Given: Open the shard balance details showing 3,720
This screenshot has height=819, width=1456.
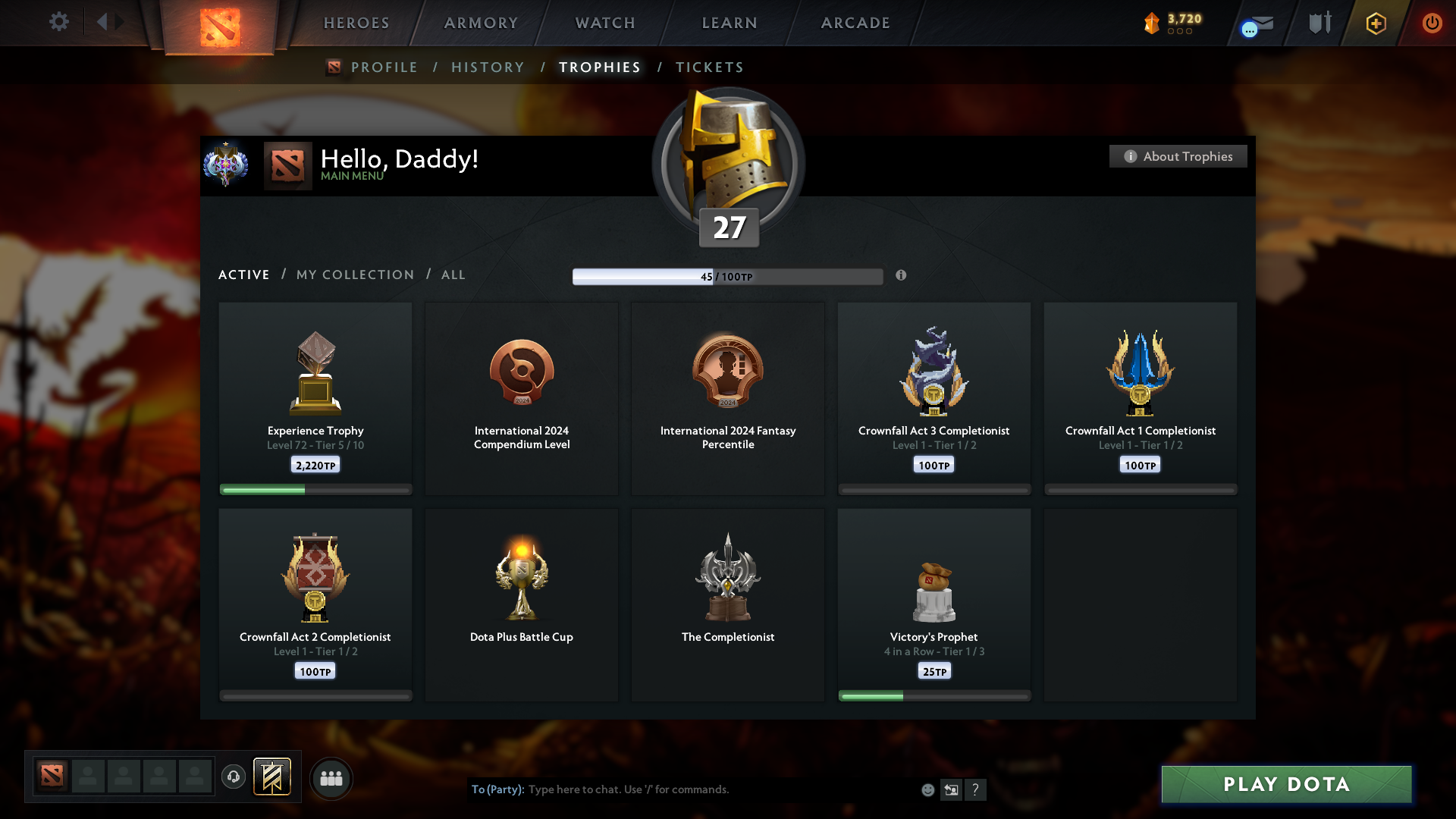Looking at the screenshot, I should [x=1172, y=23].
